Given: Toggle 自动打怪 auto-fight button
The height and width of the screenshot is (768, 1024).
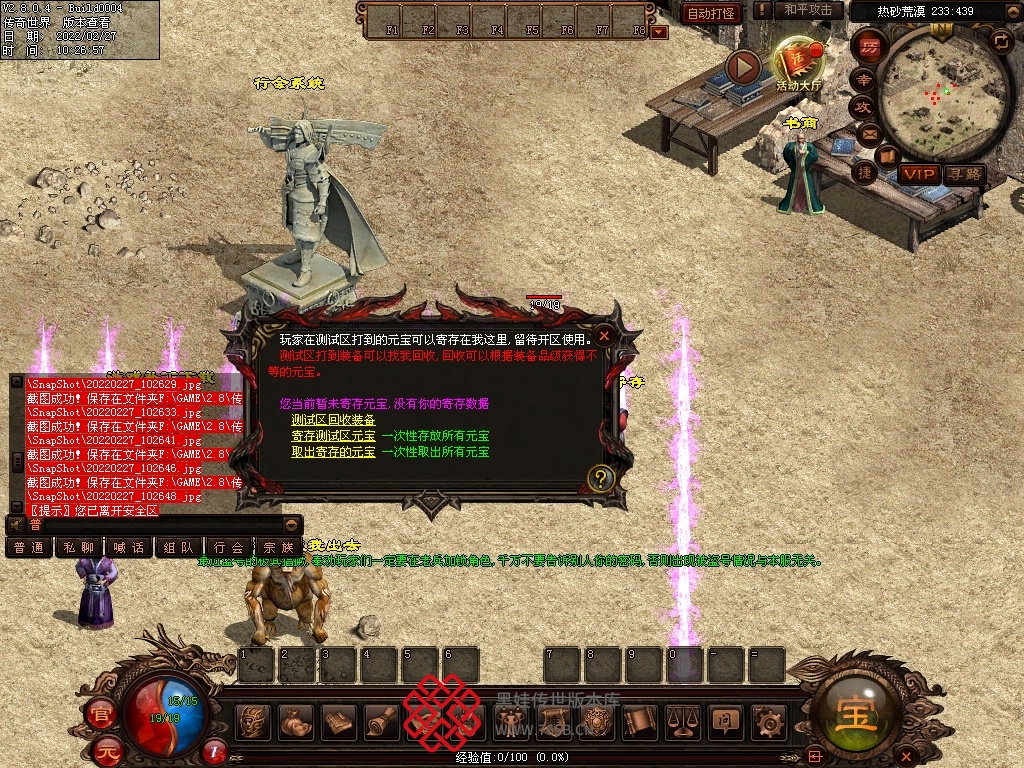Looking at the screenshot, I should pos(711,13).
